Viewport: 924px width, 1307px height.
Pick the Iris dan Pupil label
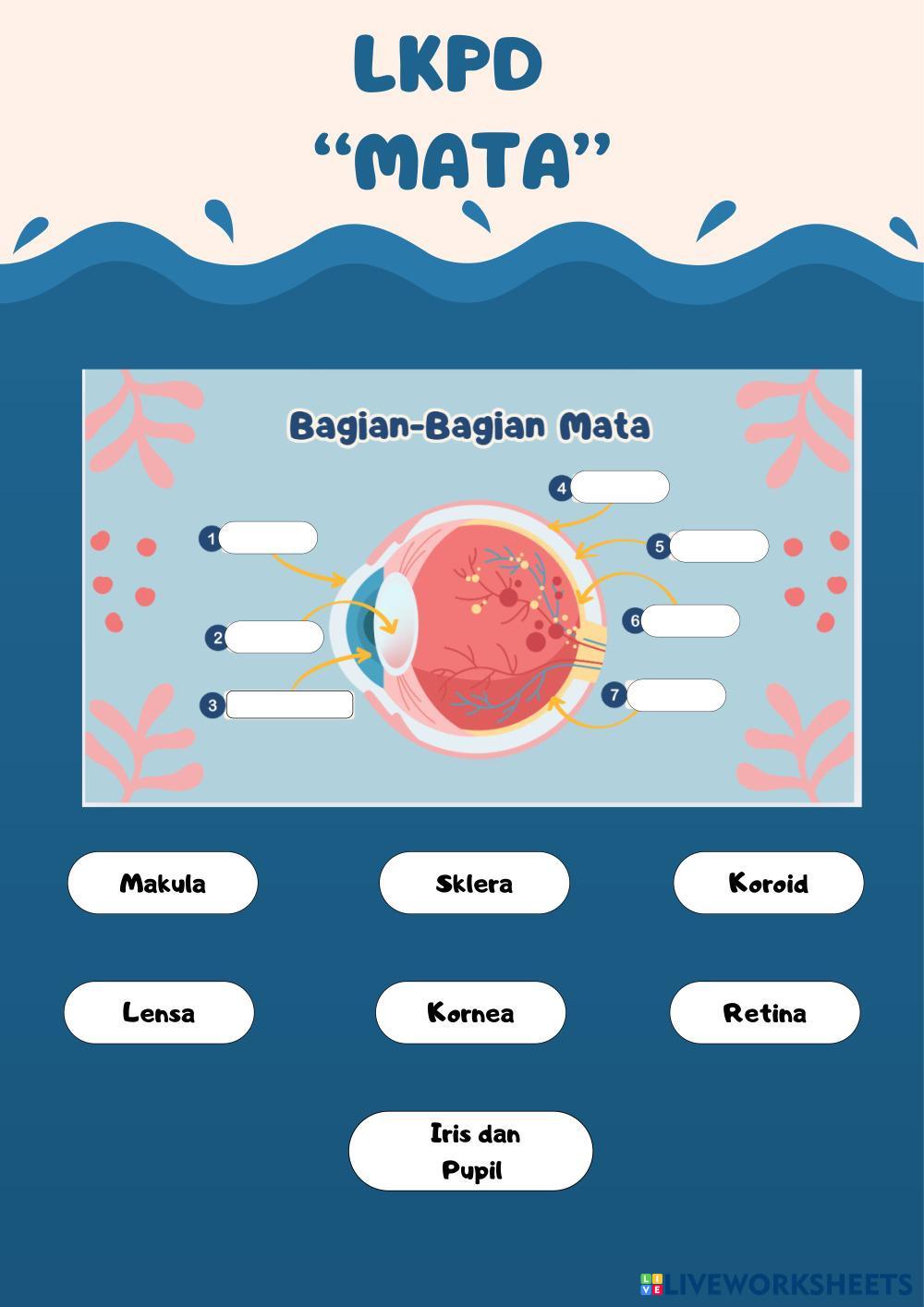pyautogui.click(x=470, y=1151)
